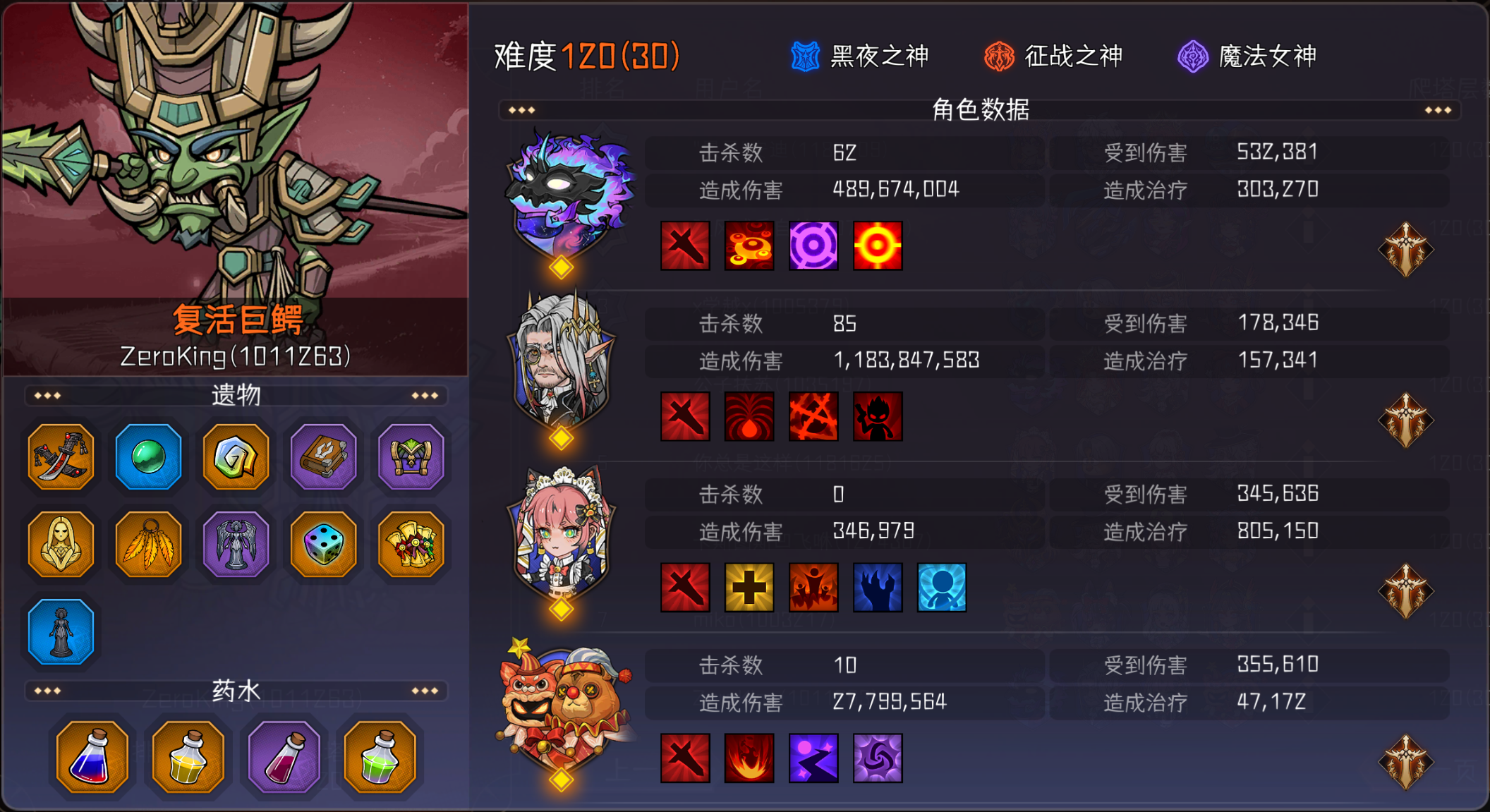Select the 魔法女神 goddess icon
The image size is (1490, 812).
(1194, 55)
